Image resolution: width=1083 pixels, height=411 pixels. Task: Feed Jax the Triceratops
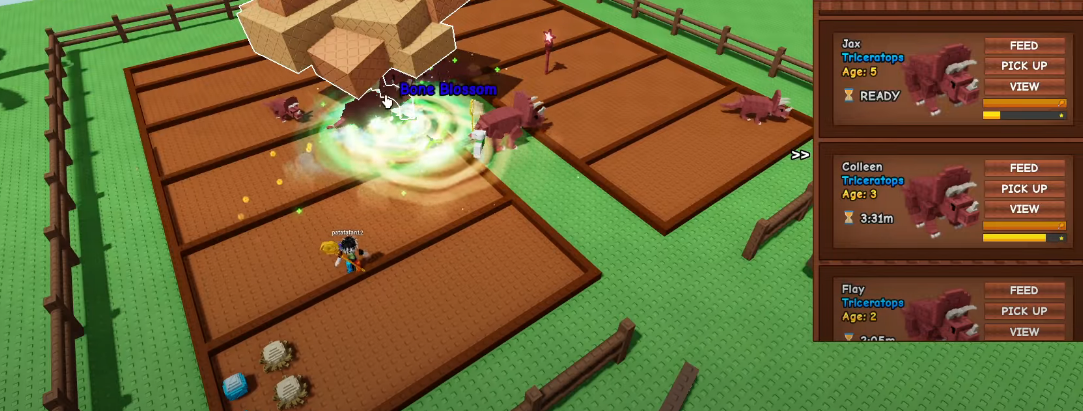pos(1024,46)
